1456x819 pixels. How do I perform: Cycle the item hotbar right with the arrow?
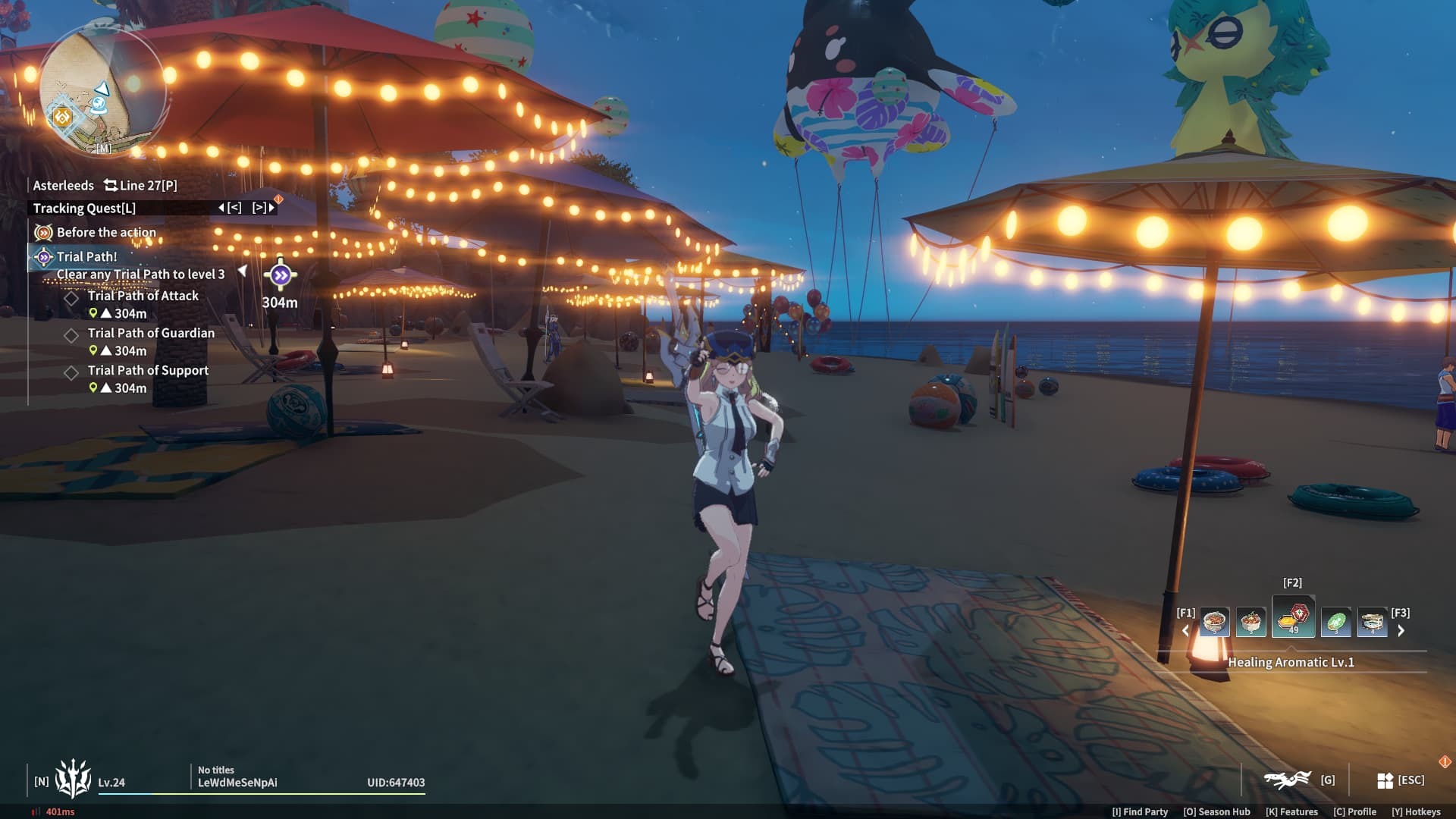[x=1401, y=630]
